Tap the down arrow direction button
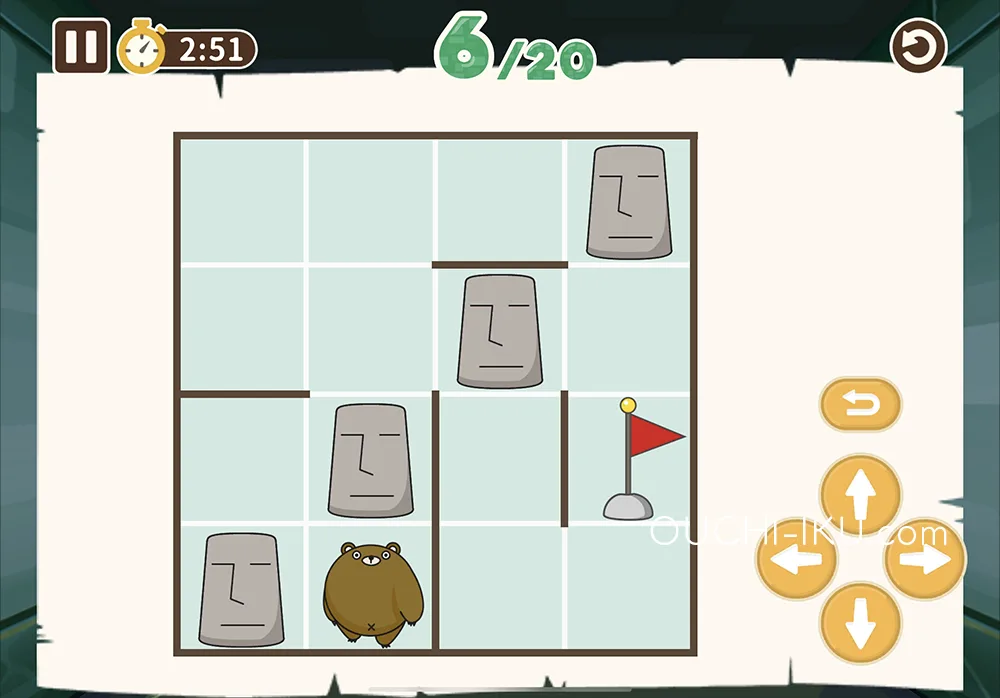This screenshot has height=698, width=1000. [x=860, y=622]
